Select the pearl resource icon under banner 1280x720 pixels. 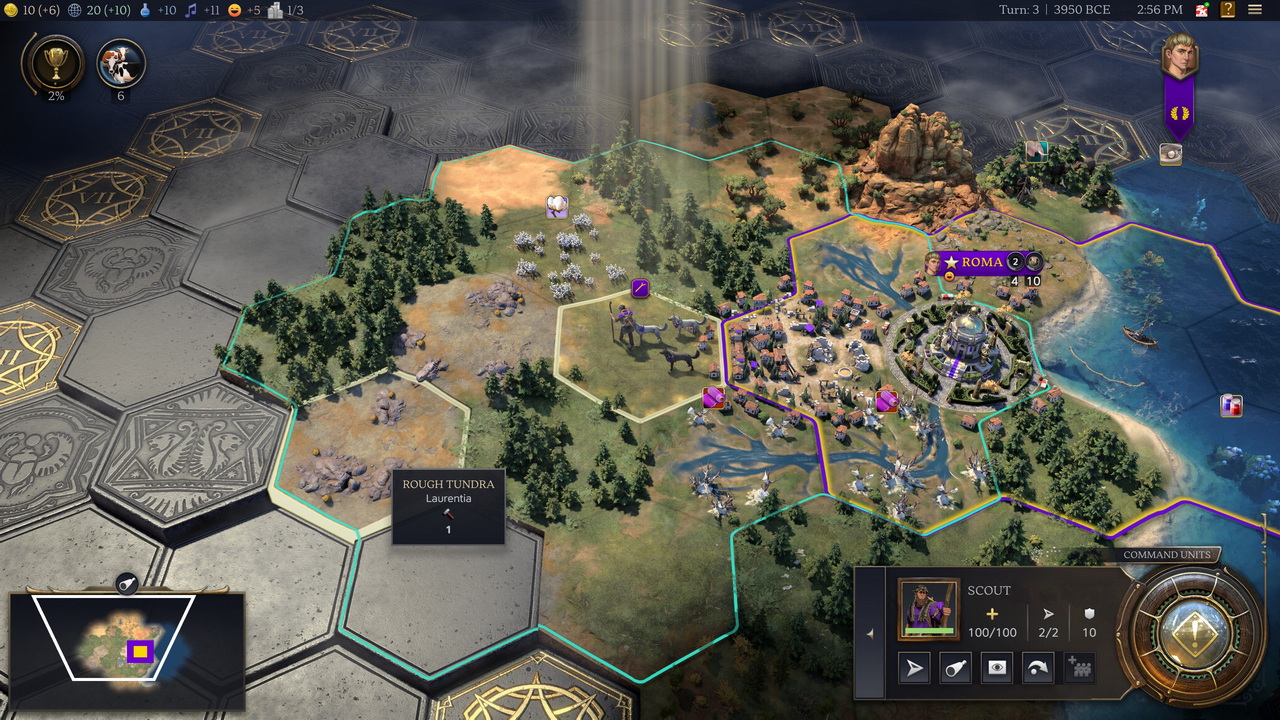coord(1170,154)
